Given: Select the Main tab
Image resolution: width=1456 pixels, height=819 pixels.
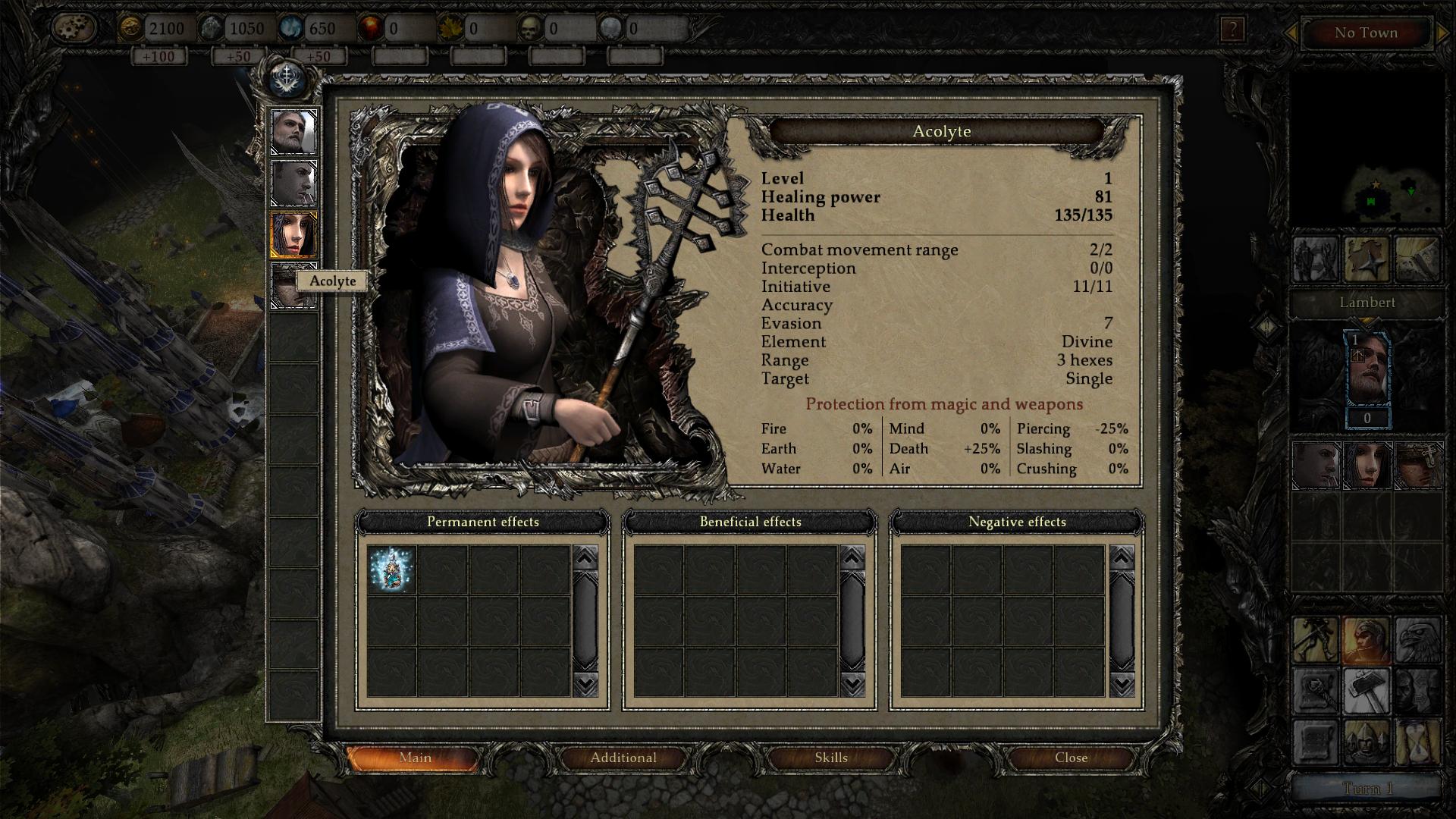Looking at the screenshot, I should point(415,758).
